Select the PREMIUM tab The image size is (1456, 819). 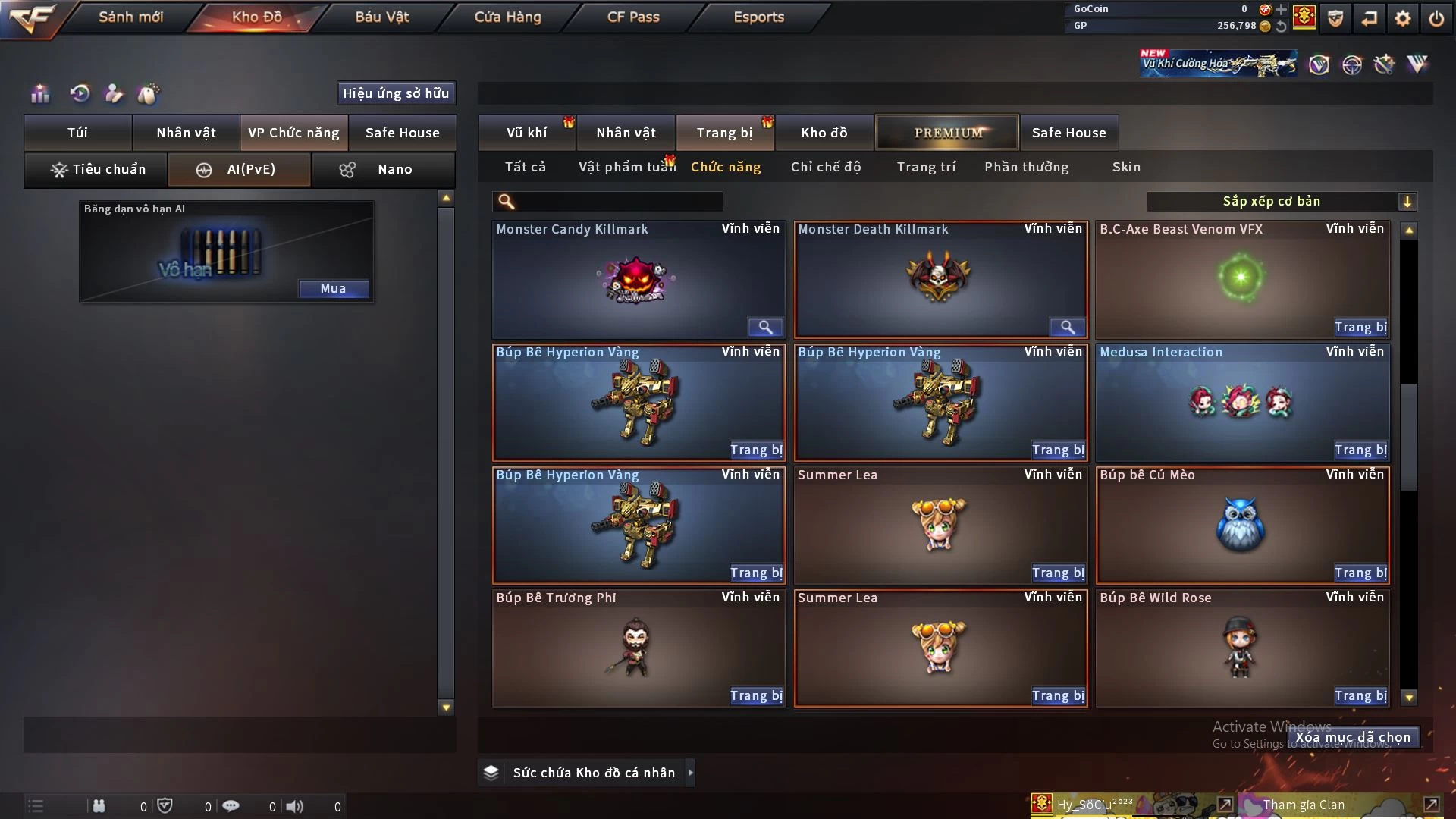(x=947, y=133)
